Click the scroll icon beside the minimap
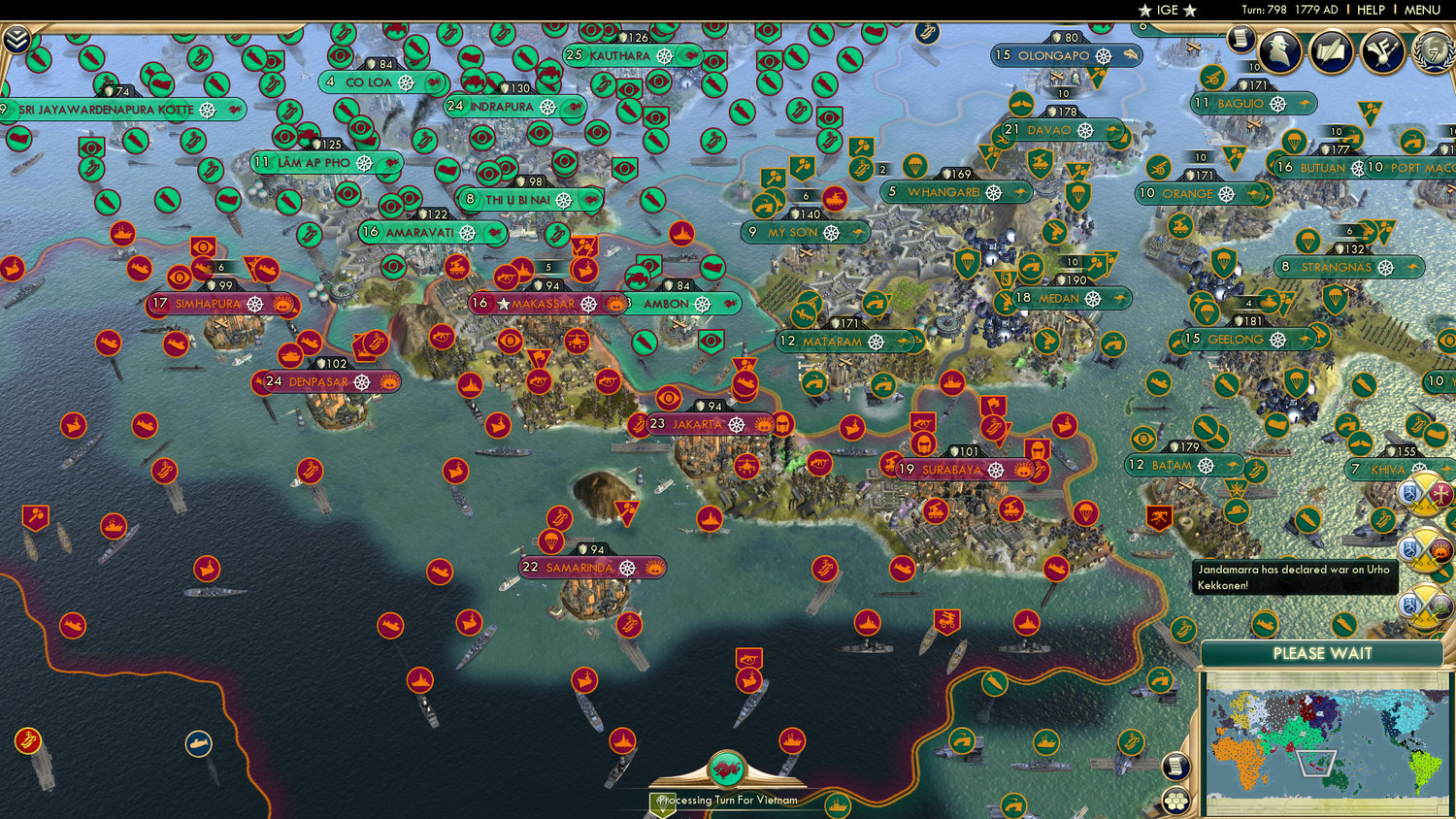 [x=1176, y=766]
